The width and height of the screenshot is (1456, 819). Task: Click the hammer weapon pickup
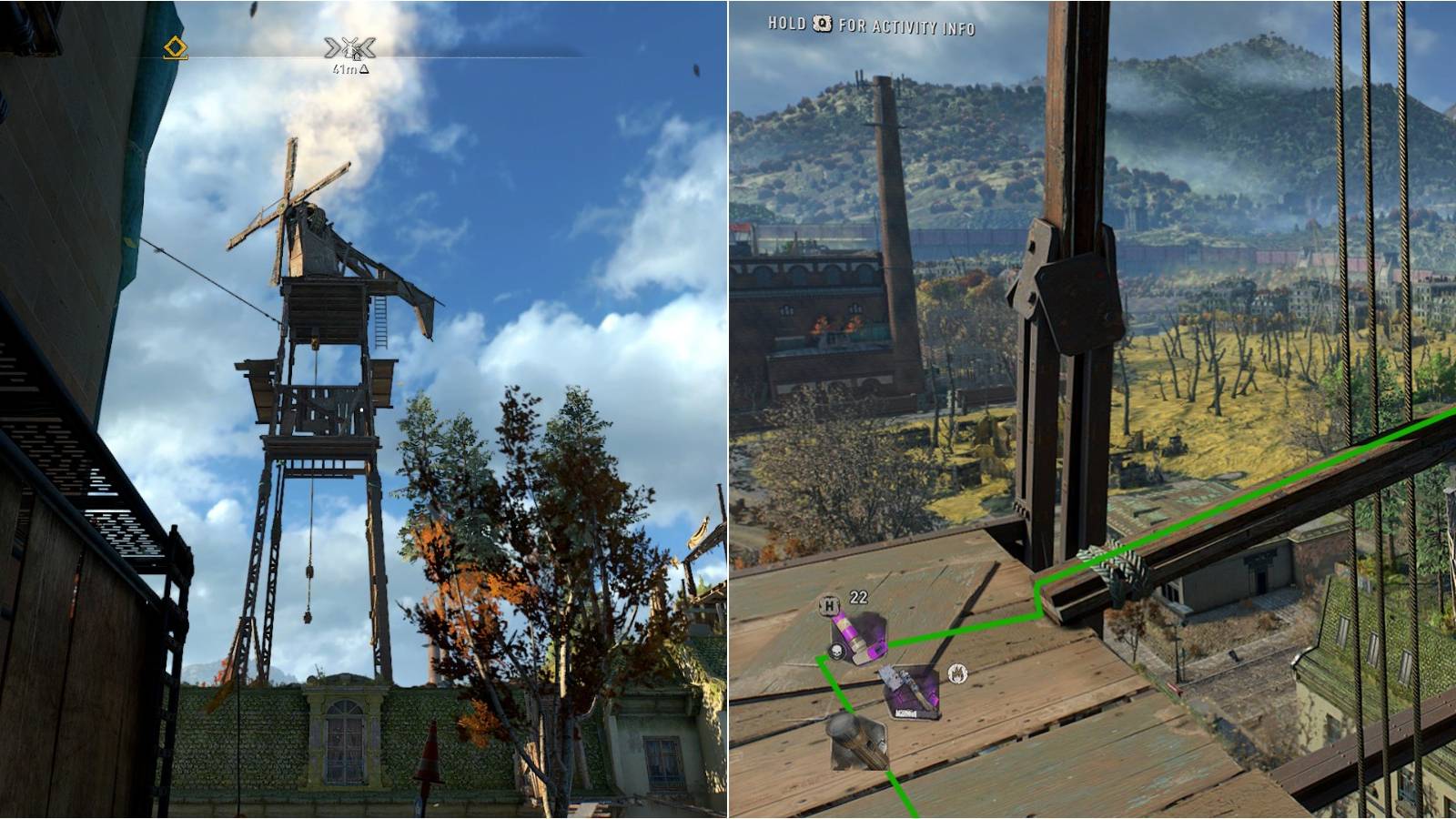click(858, 744)
